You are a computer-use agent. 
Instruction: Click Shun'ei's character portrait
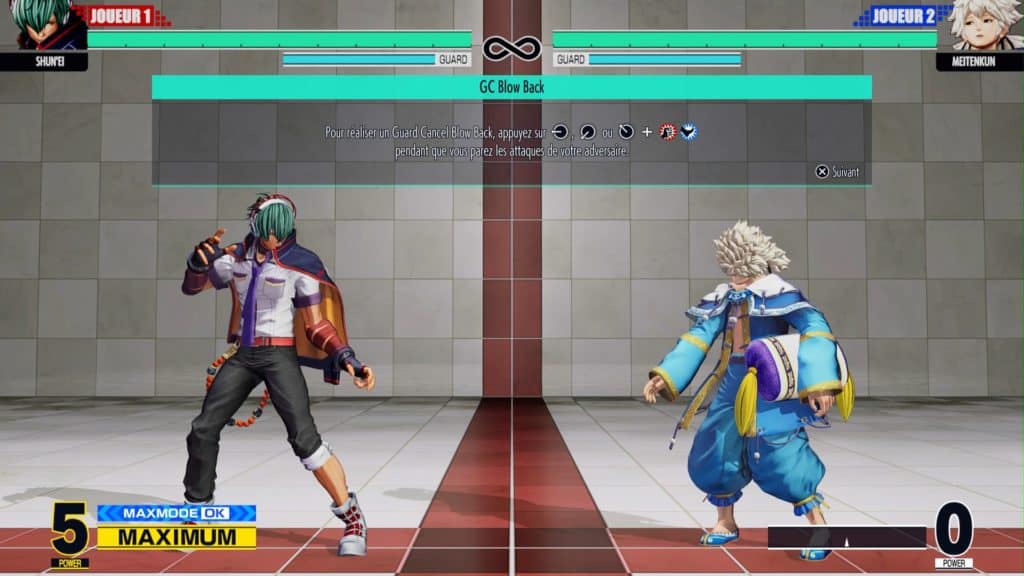(x=40, y=24)
